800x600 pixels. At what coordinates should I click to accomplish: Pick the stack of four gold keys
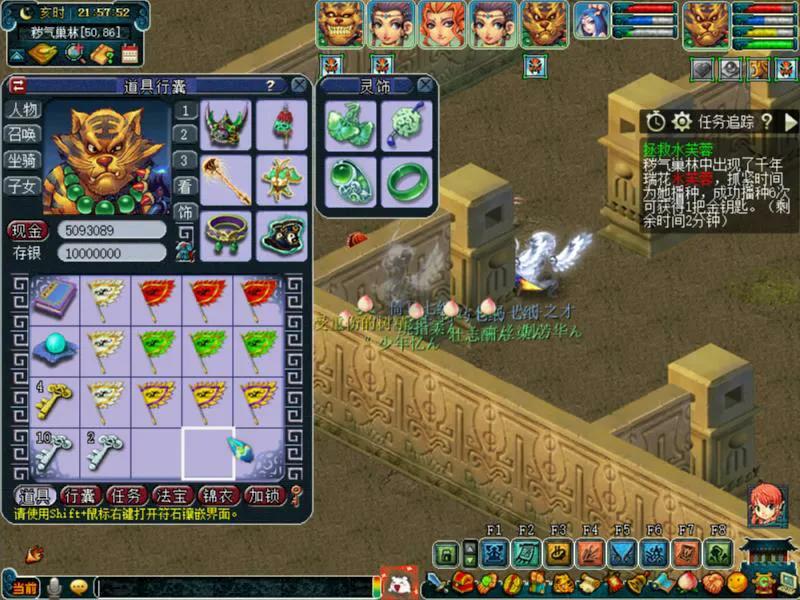[x=54, y=401]
